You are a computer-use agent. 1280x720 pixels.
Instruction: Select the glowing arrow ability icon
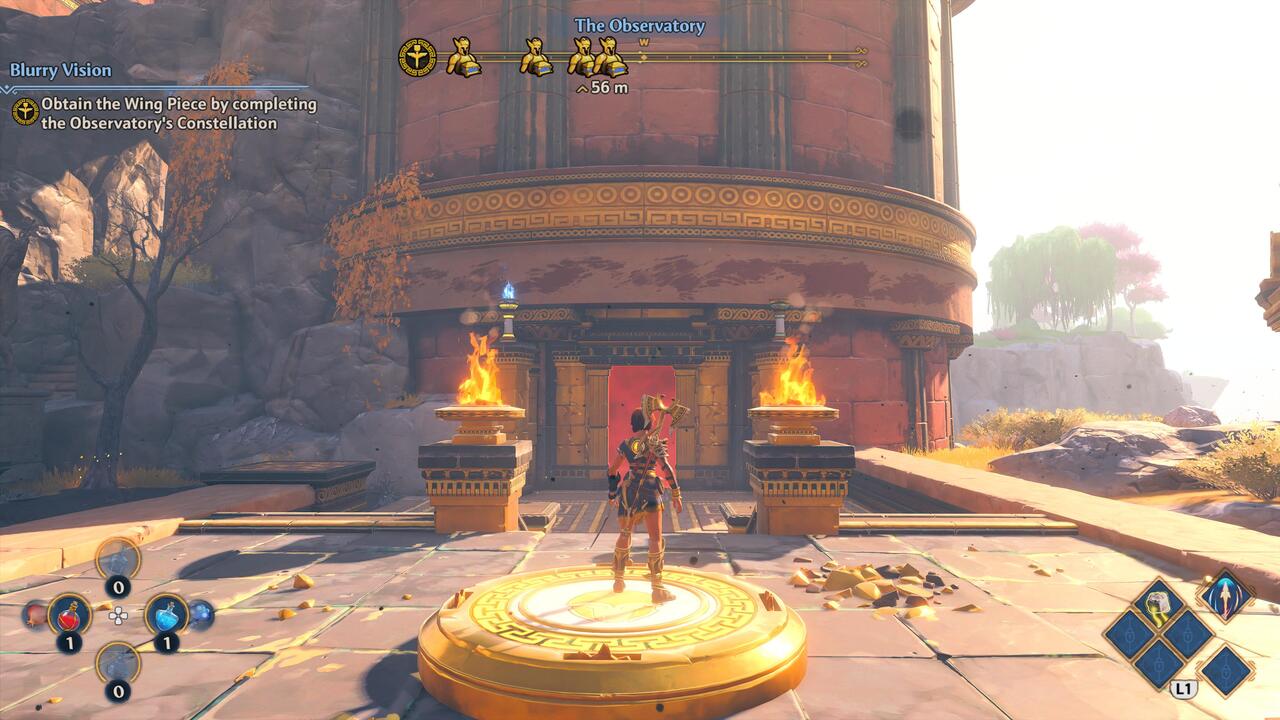pos(1225,596)
